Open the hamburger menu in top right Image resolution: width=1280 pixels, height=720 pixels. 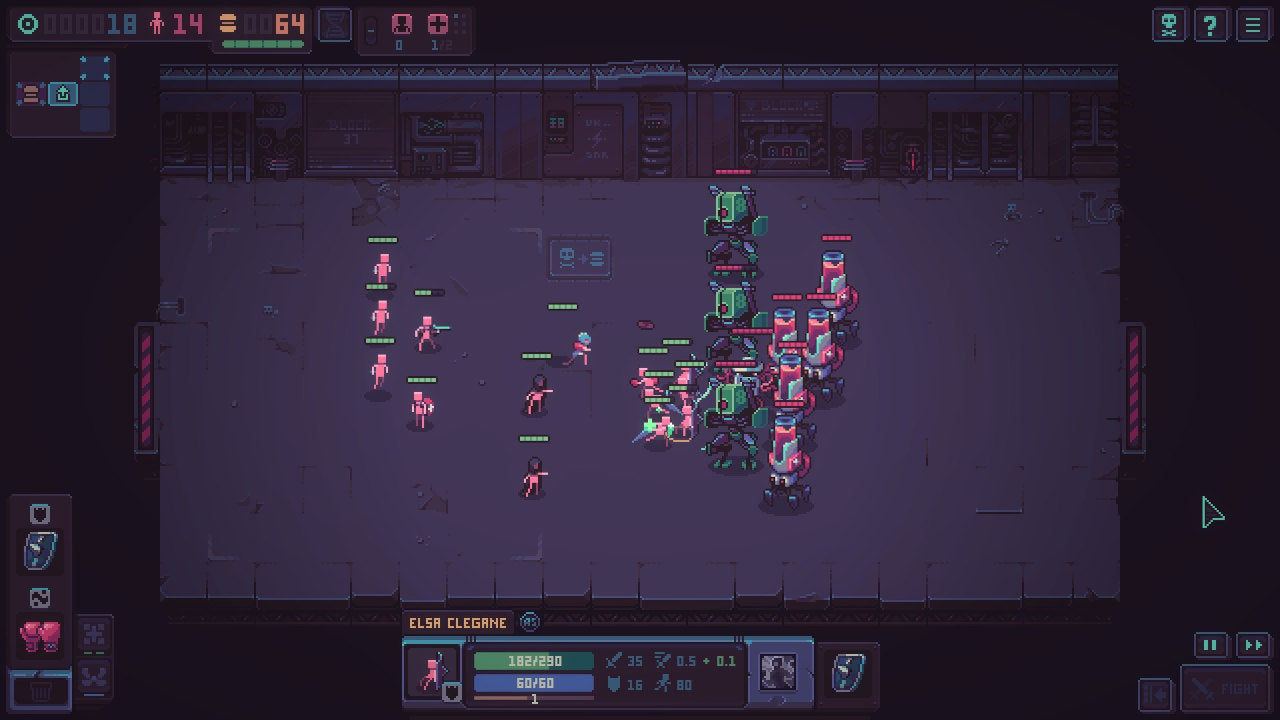tap(1253, 26)
